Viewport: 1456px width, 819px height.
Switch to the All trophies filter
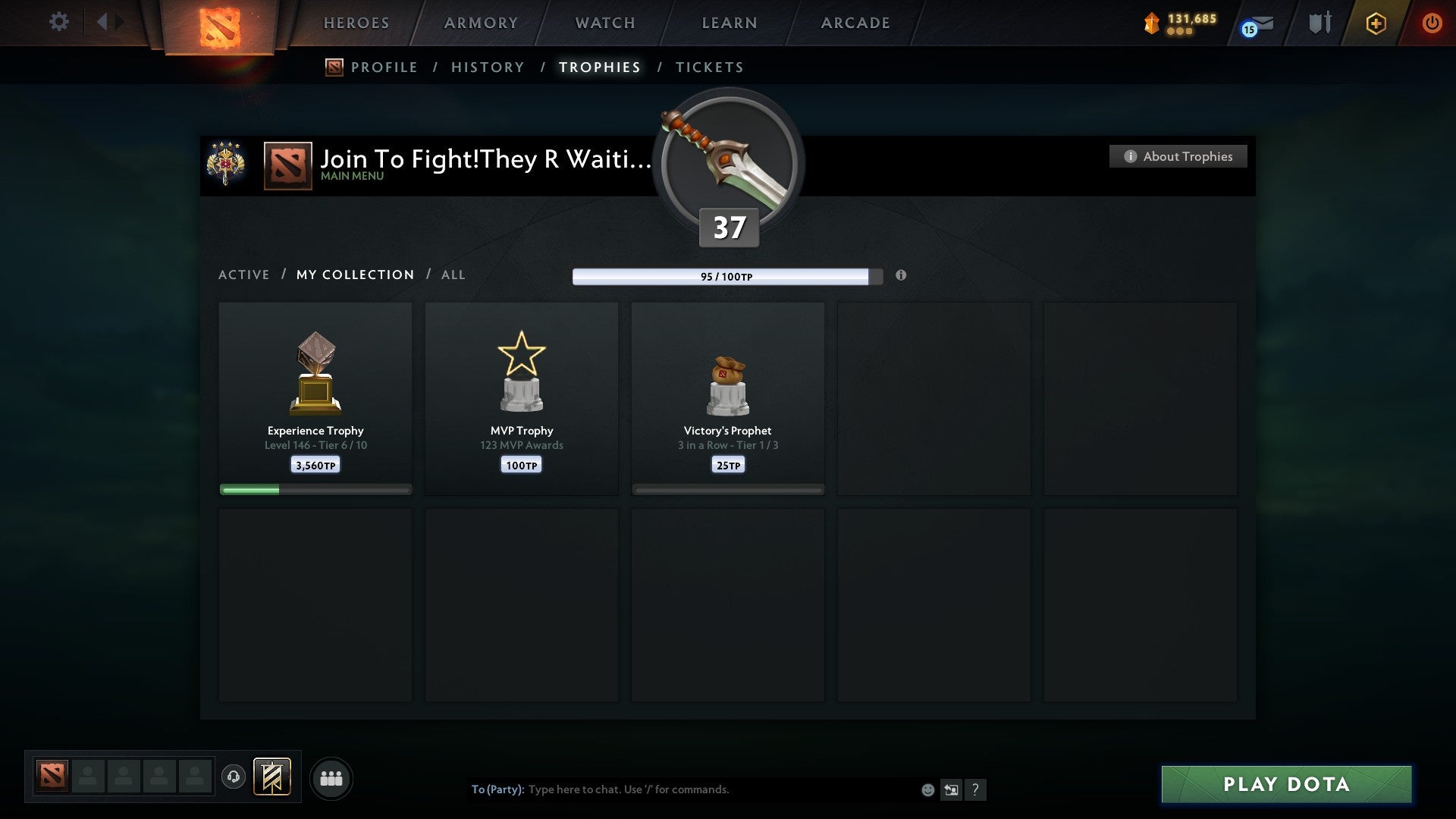click(453, 275)
